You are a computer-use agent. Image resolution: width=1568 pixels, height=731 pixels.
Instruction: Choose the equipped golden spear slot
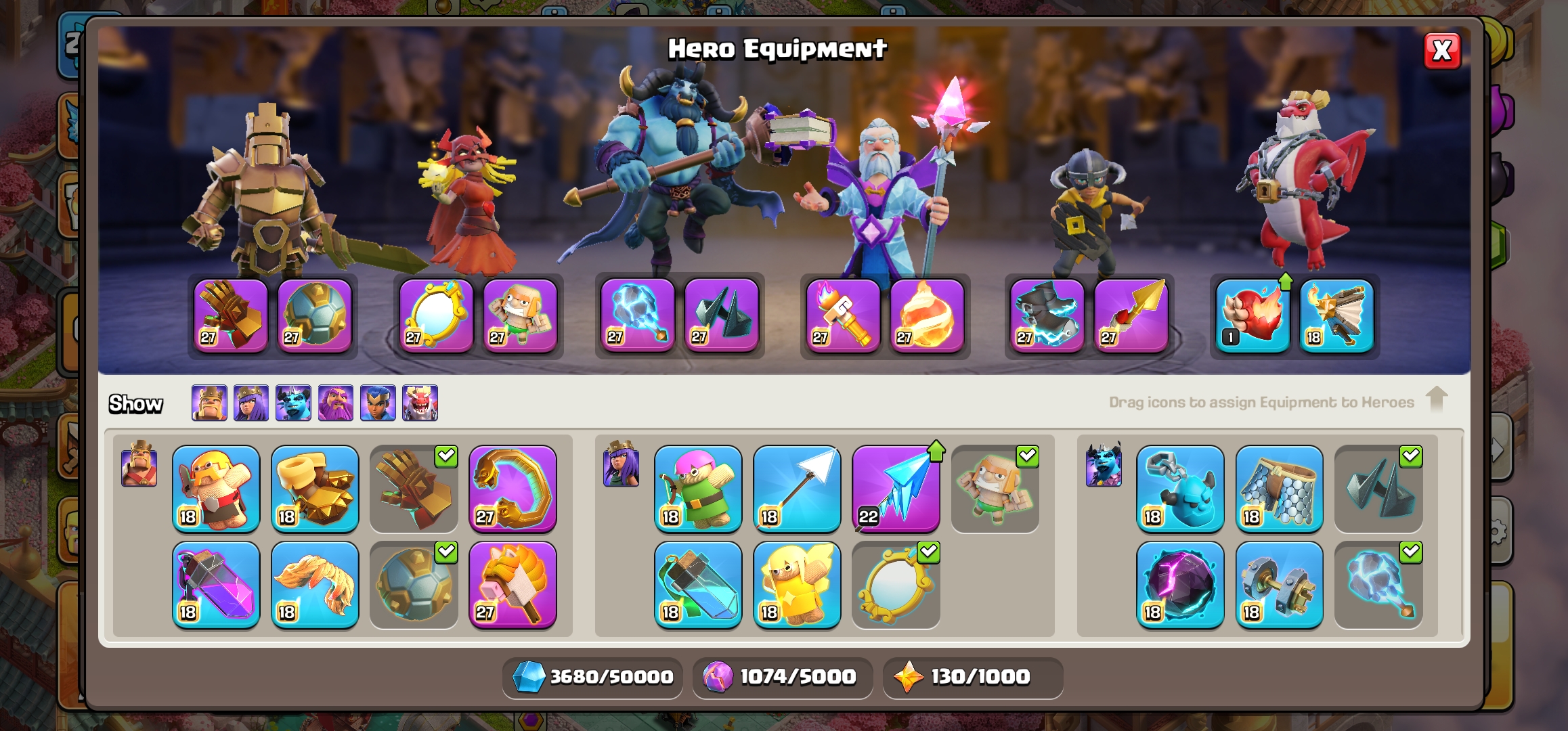click(1131, 315)
